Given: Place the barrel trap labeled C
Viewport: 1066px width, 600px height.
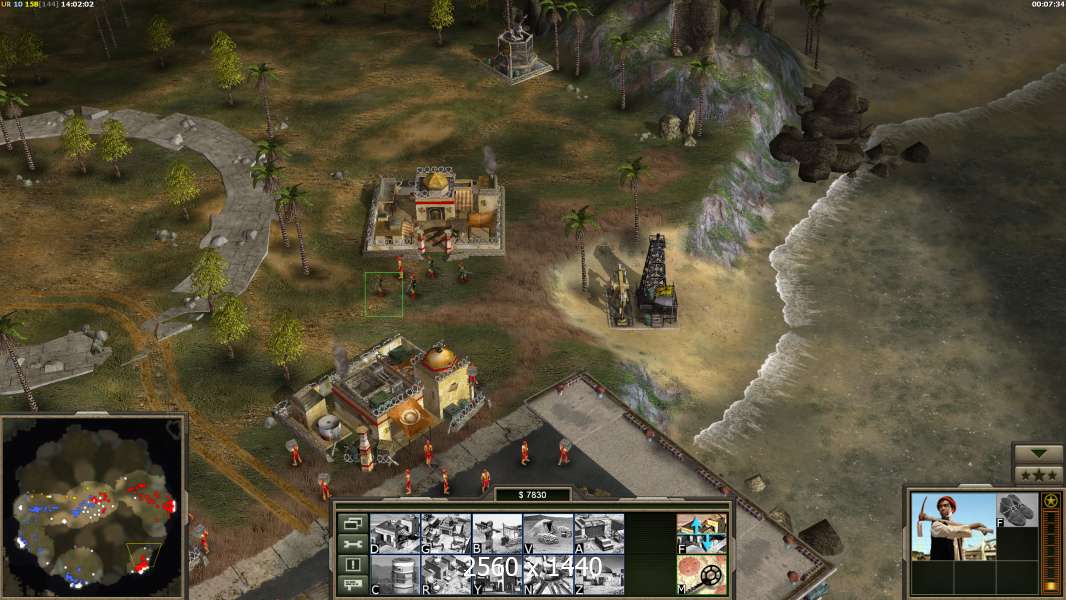Looking at the screenshot, I should tap(394, 574).
